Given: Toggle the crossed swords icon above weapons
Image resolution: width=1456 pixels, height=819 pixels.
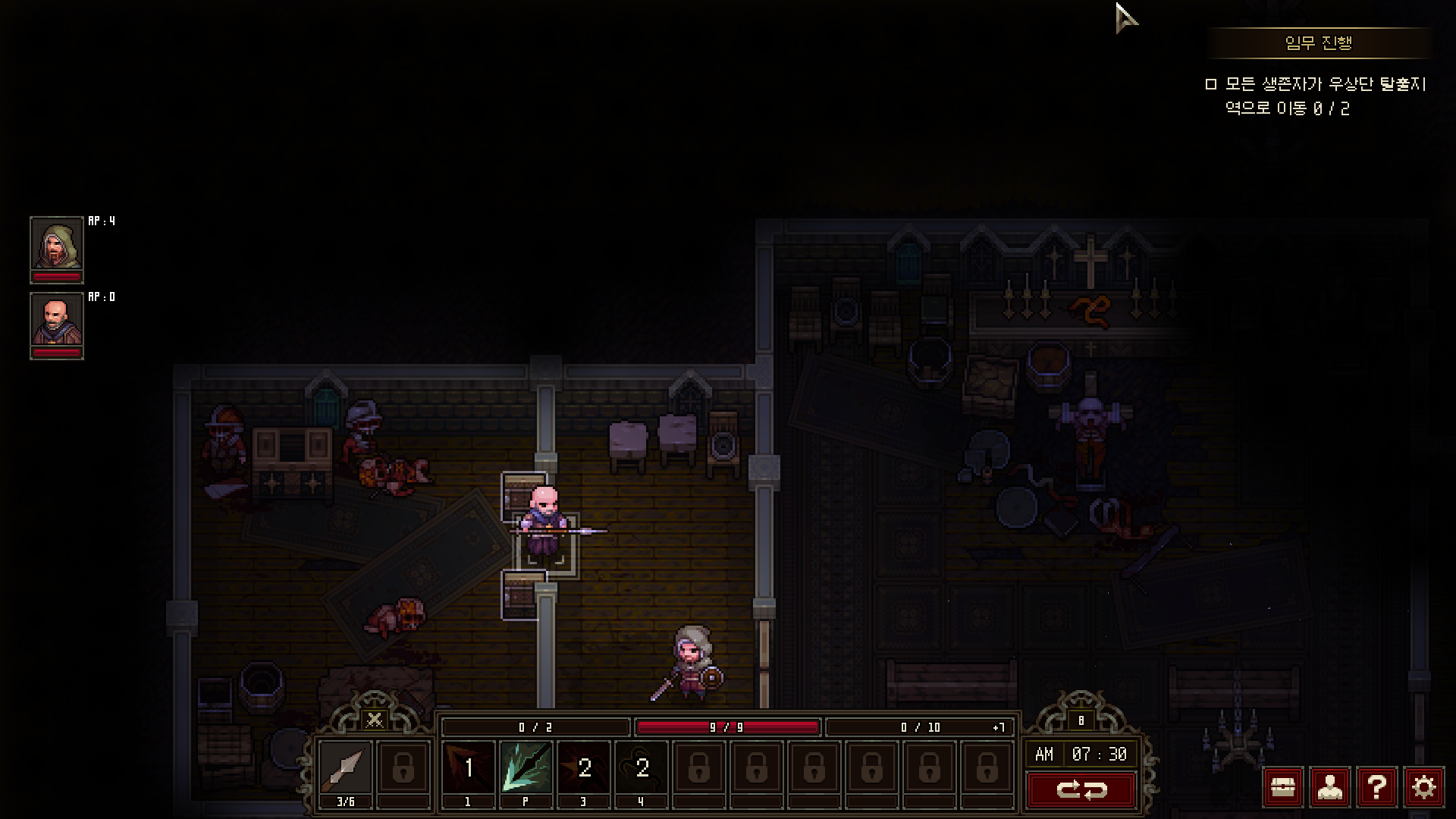Looking at the screenshot, I should [375, 719].
